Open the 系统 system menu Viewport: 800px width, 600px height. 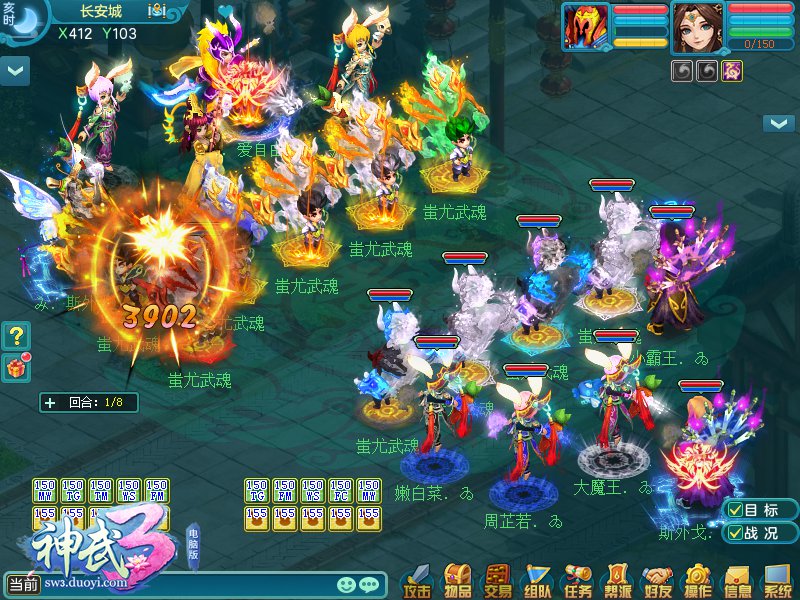(x=777, y=580)
